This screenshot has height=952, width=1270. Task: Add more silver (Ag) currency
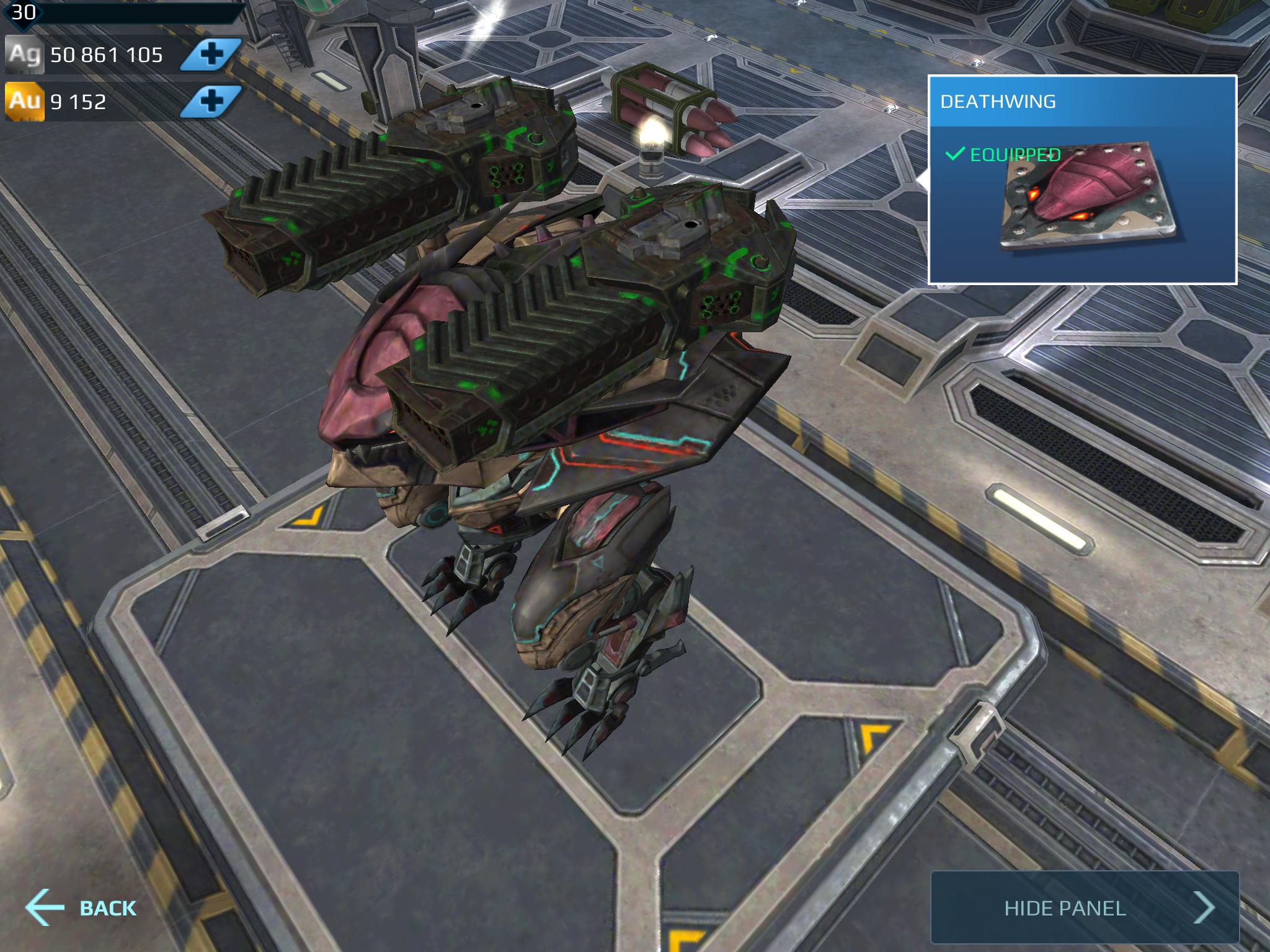pos(211,55)
